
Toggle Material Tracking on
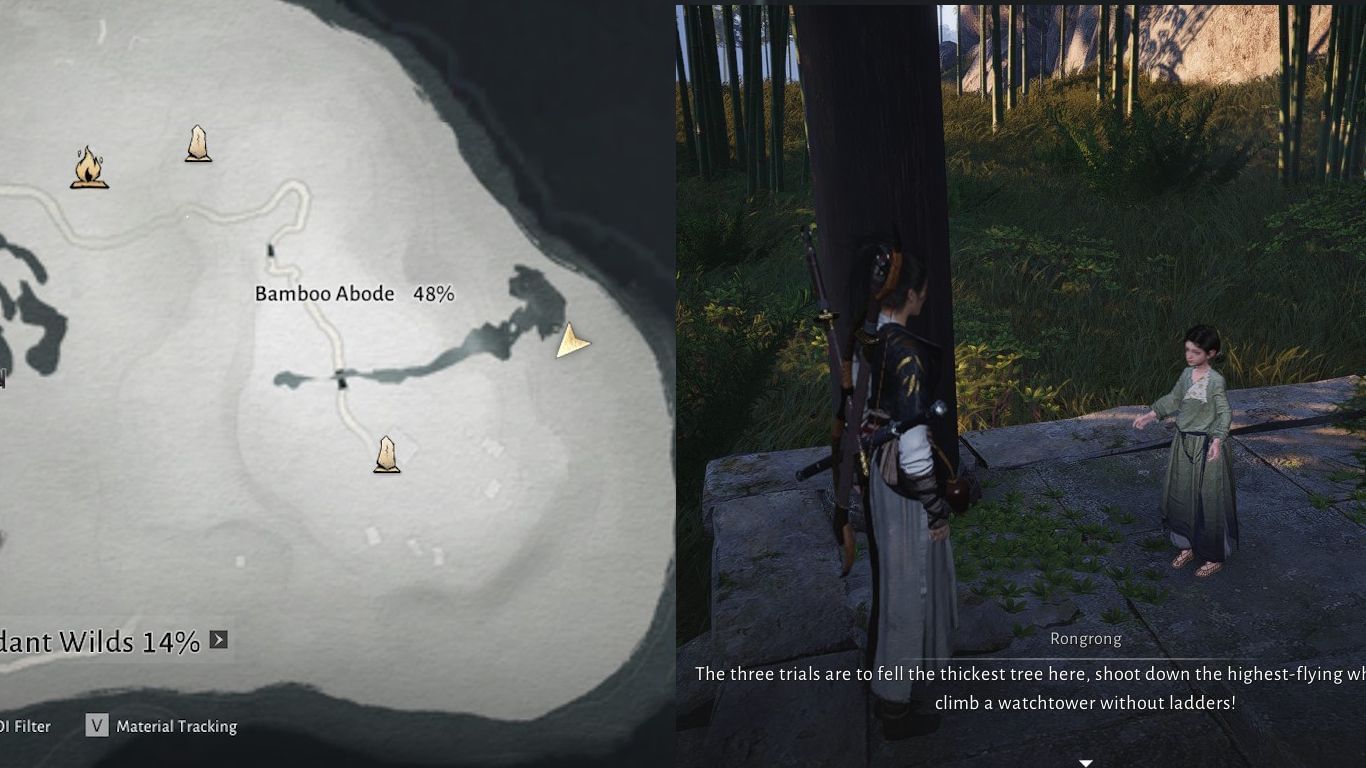click(x=176, y=726)
